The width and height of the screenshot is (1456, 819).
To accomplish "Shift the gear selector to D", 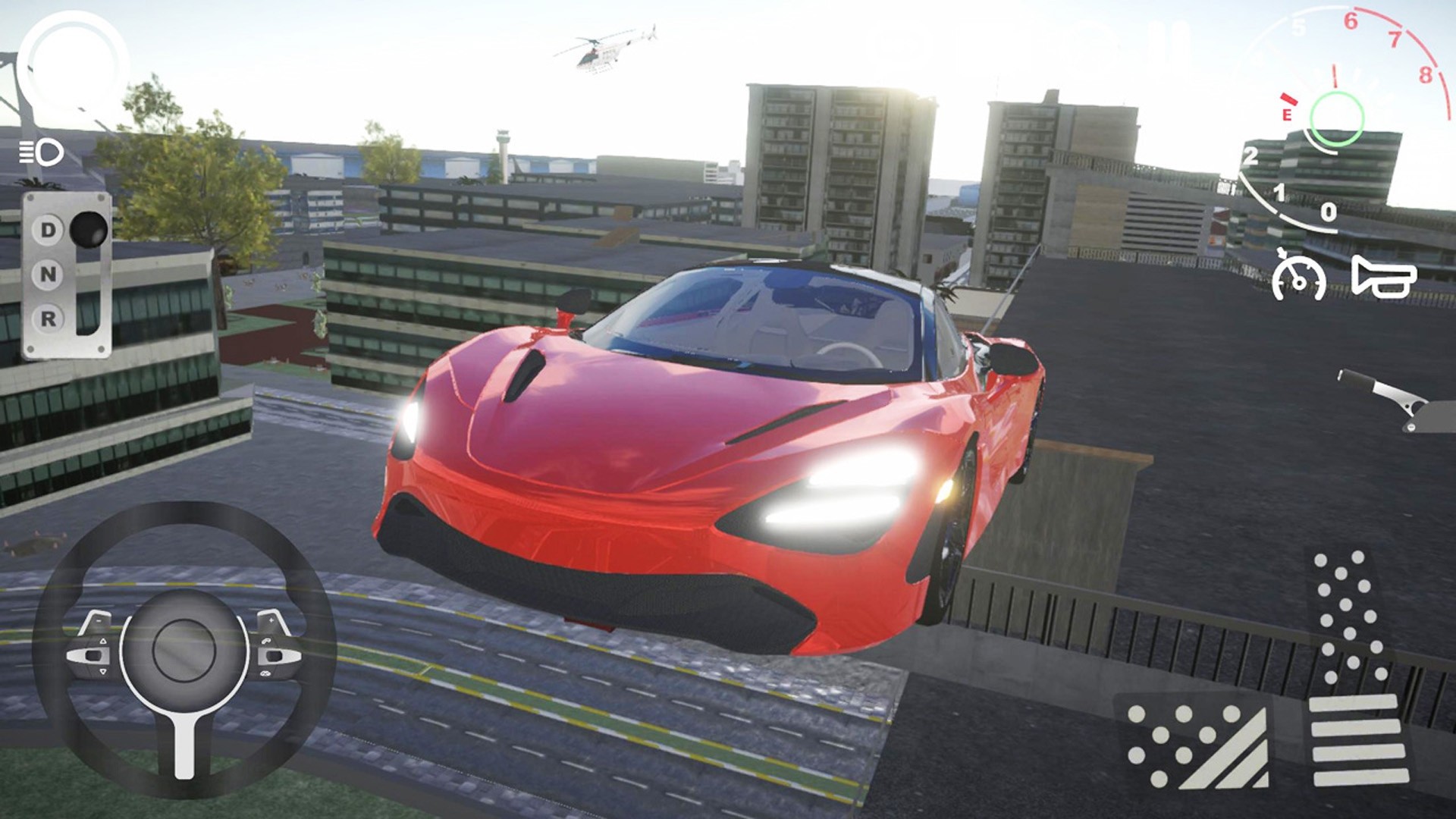I will [x=47, y=230].
